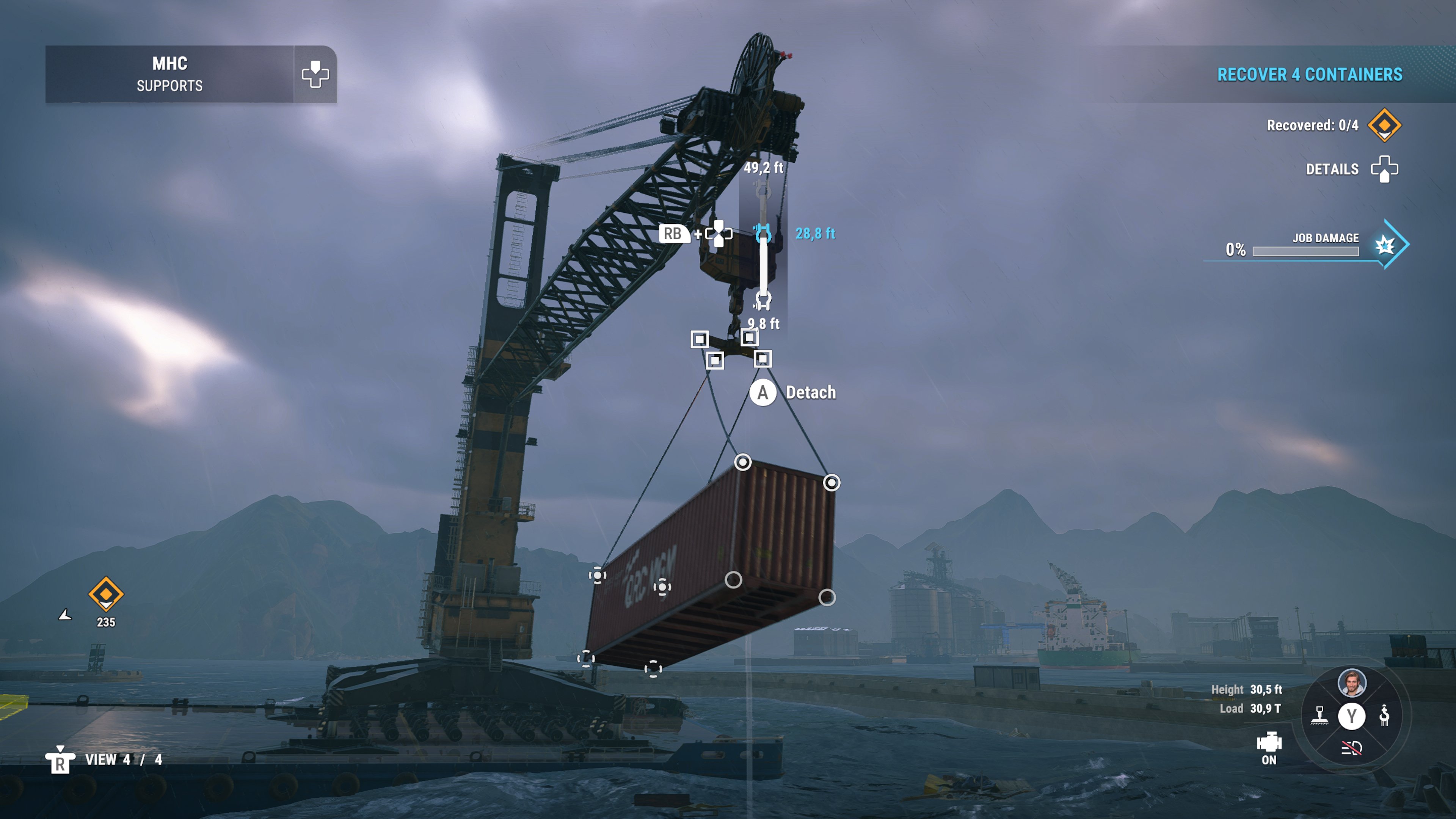The height and width of the screenshot is (819, 1456).
Task: Click the blue hook marker on the rope gauge
Action: [x=763, y=233]
